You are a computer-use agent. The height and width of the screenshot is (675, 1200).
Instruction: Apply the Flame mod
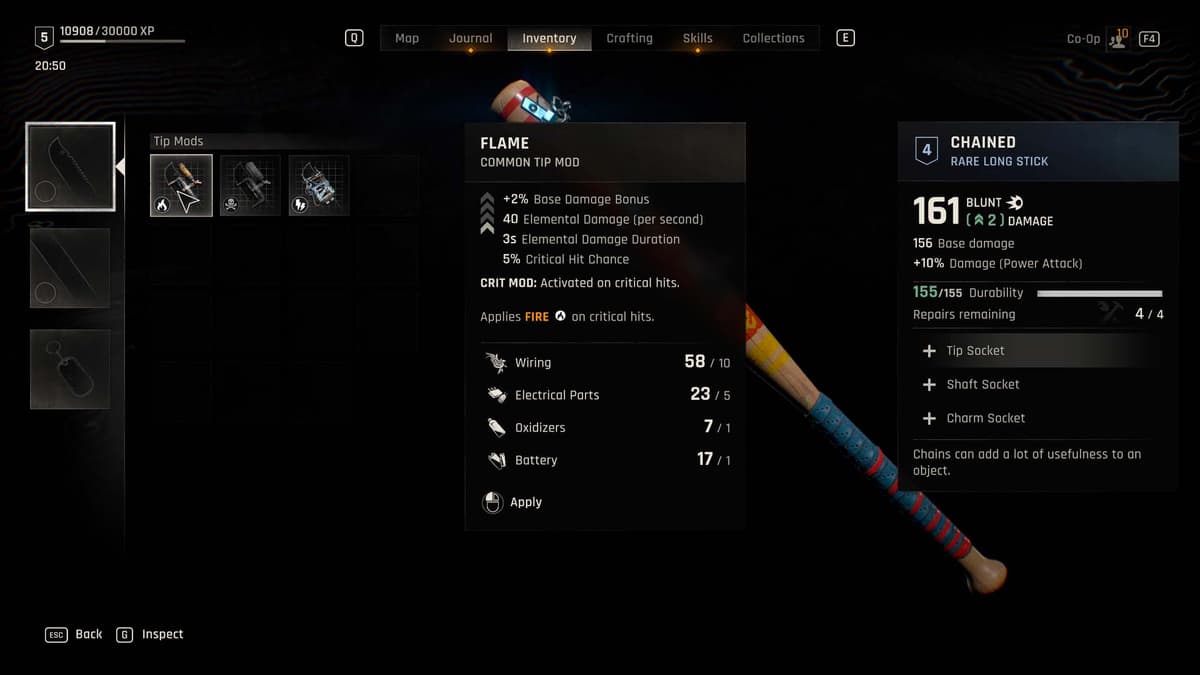click(515, 502)
